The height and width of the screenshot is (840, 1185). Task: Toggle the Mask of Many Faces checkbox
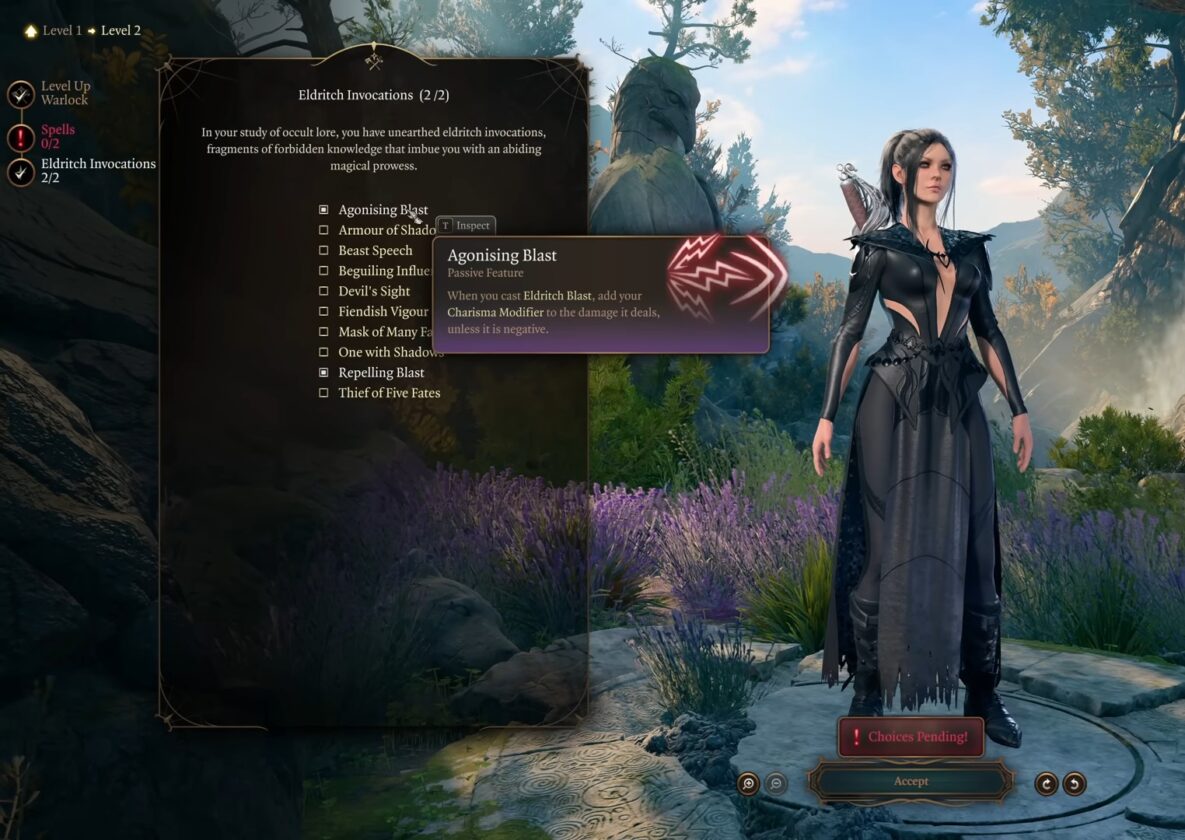[323, 332]
